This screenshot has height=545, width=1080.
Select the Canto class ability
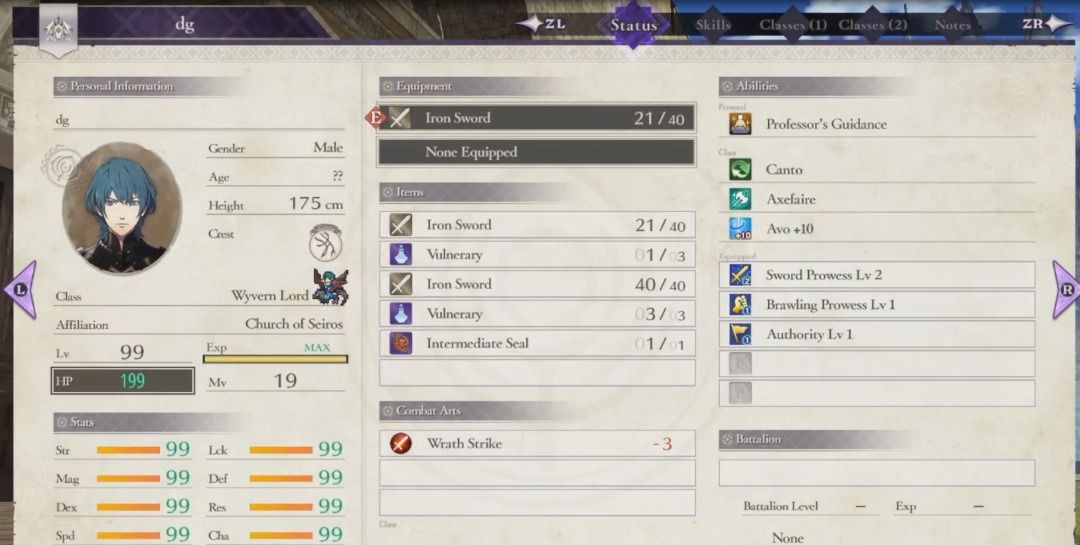click(876, 170)
